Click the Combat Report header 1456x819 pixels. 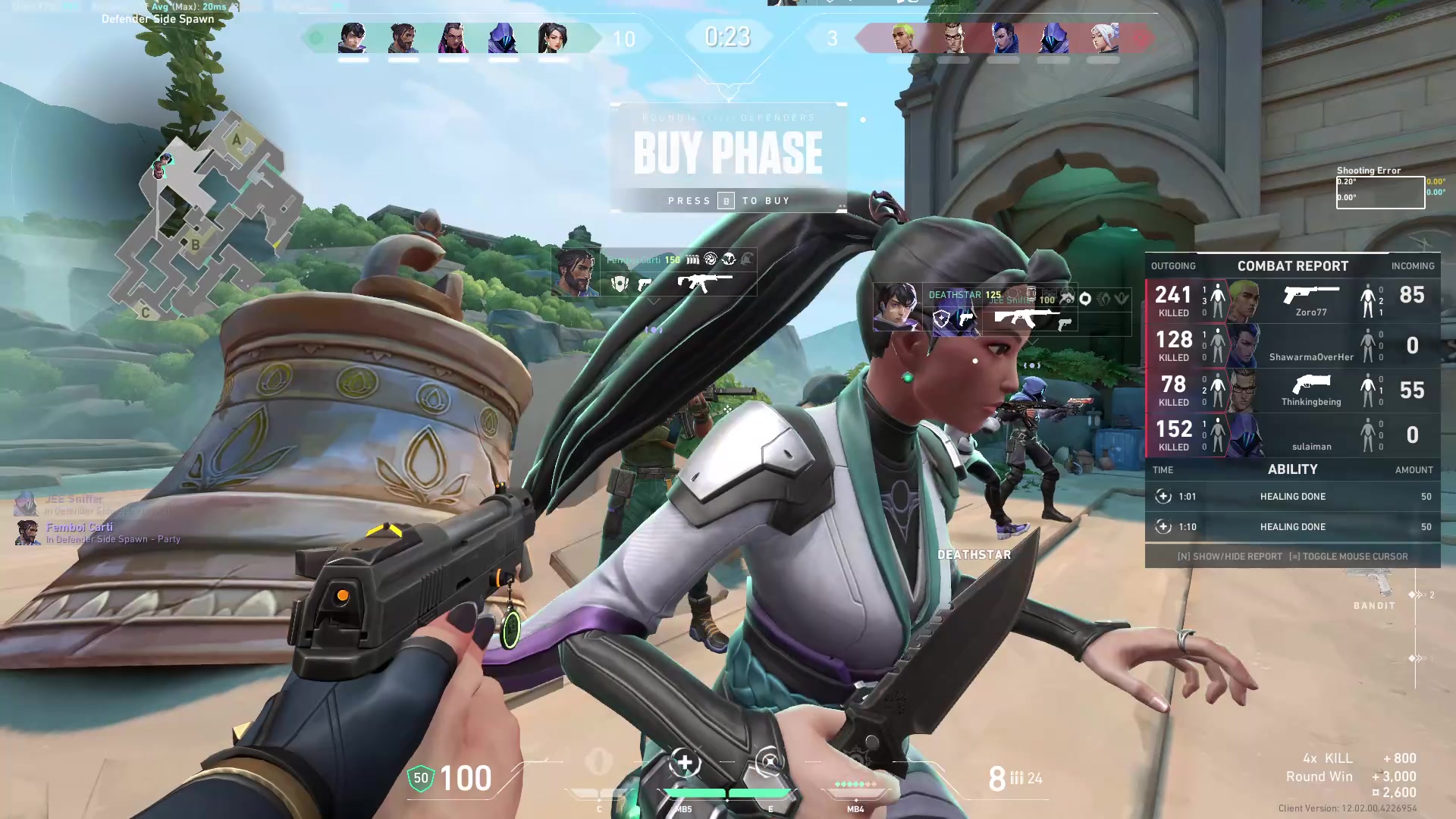coord(1292,266)
